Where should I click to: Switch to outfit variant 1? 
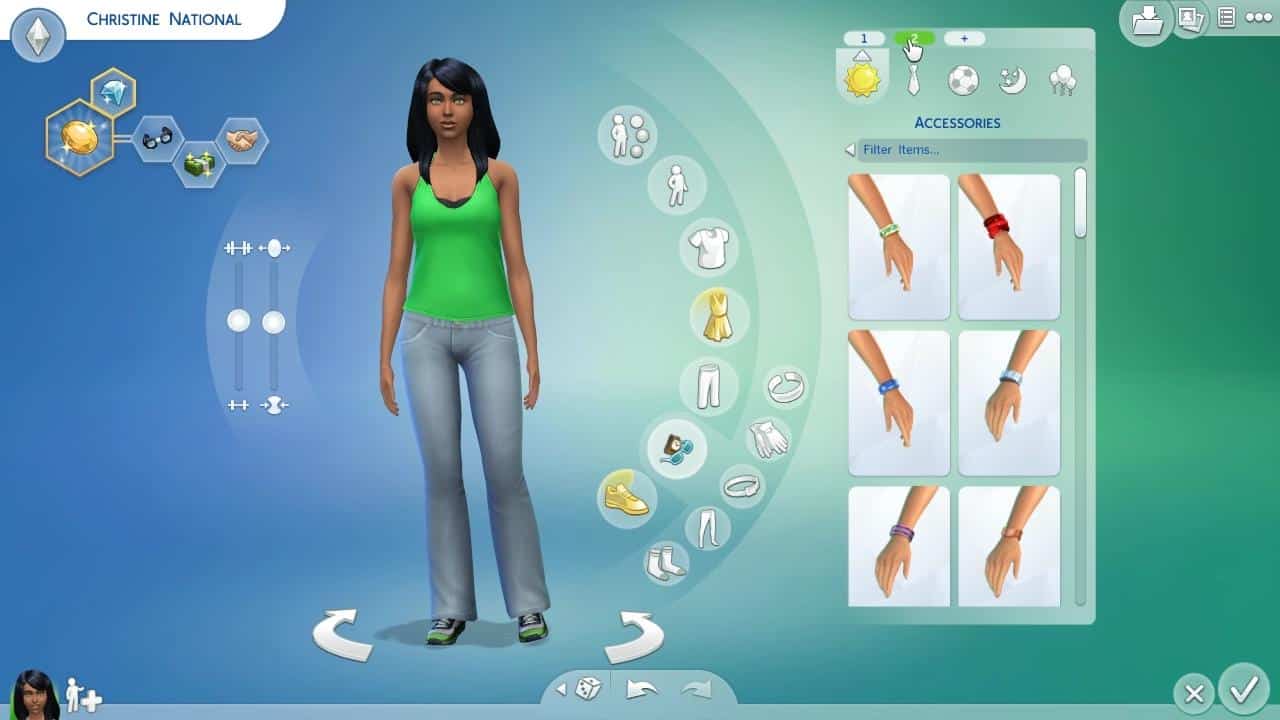[862, 38]
